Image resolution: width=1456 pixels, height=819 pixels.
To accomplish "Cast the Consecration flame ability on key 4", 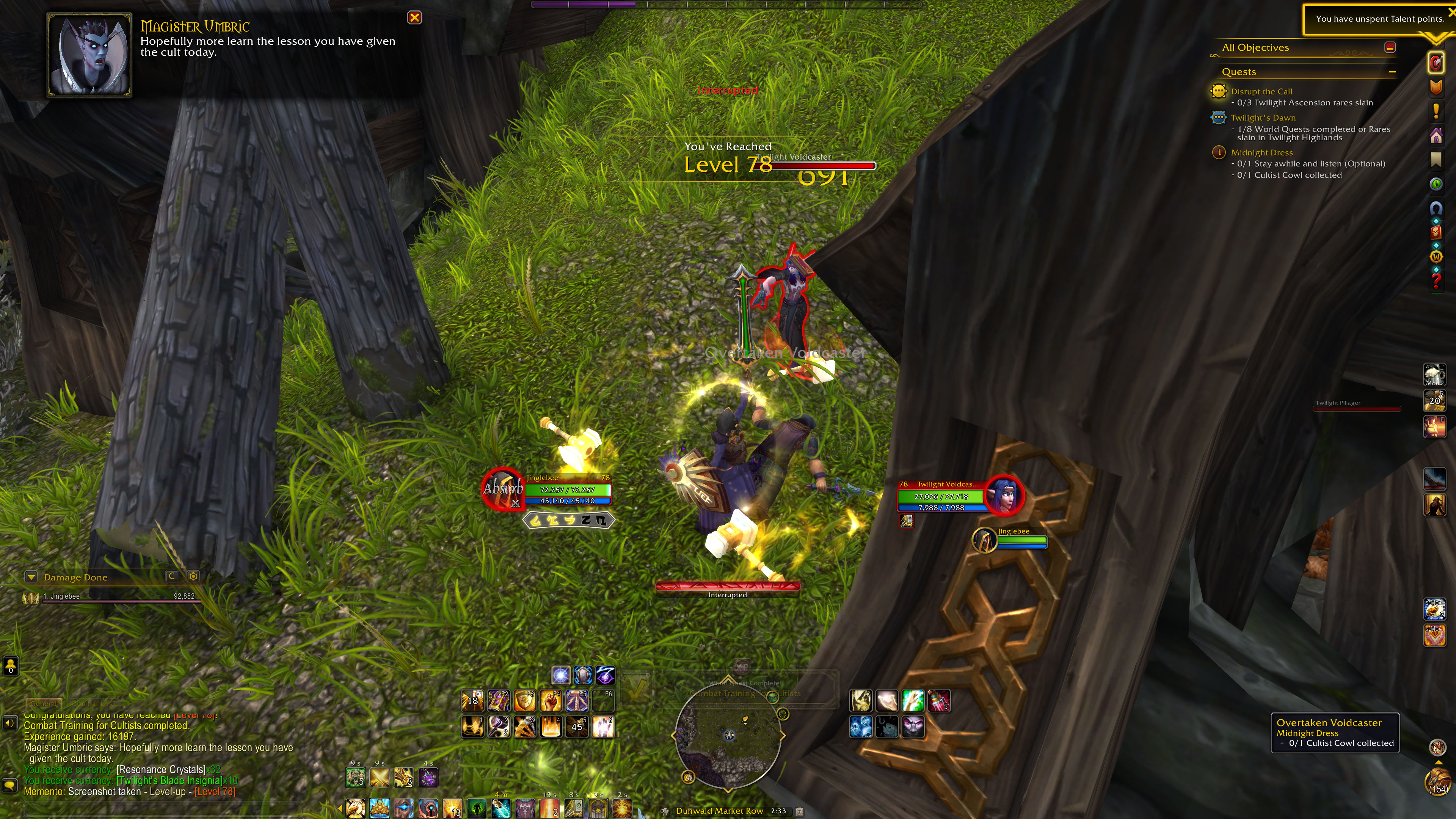I will 551,727.
